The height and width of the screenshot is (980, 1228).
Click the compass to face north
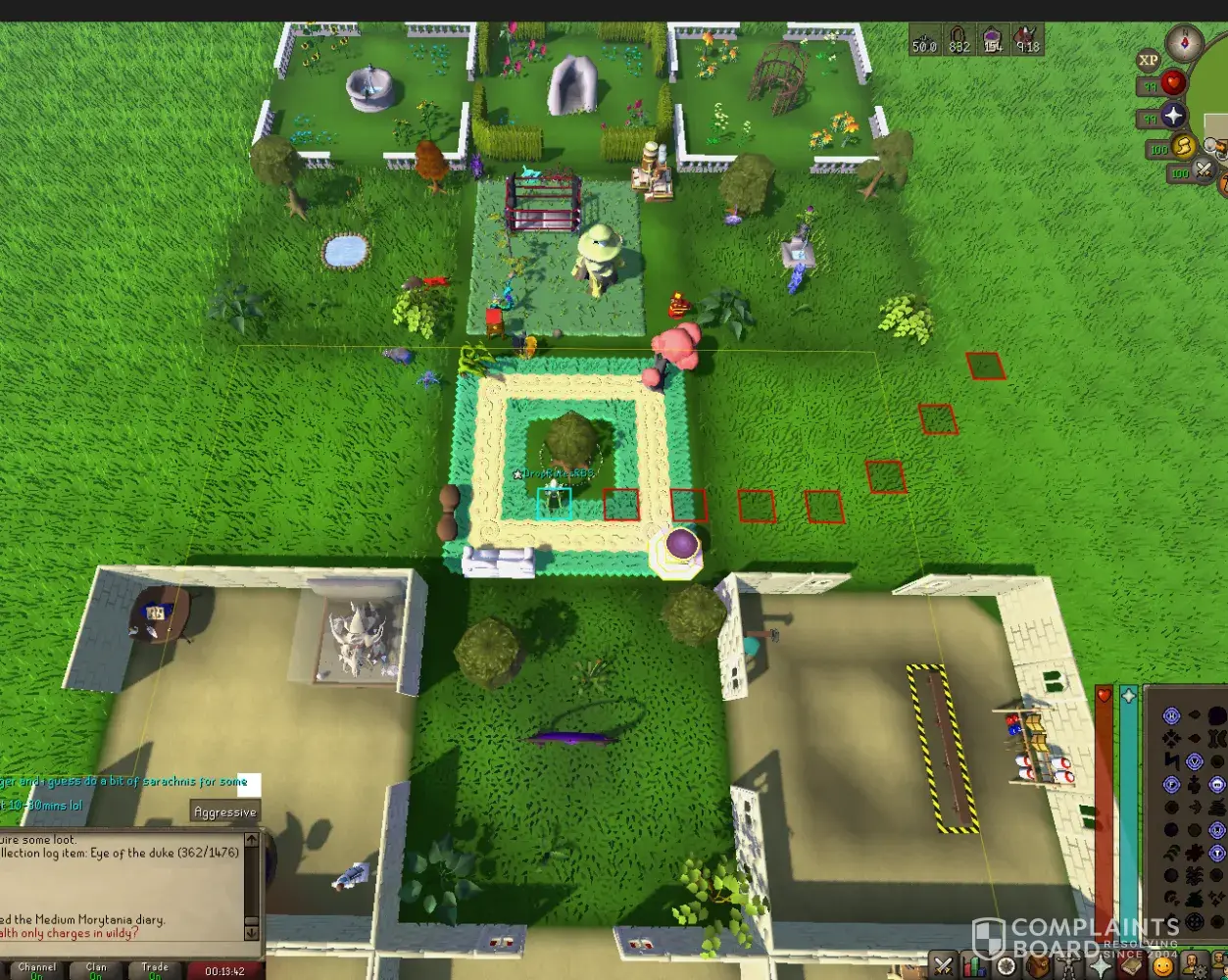(x=1184, y=44)
